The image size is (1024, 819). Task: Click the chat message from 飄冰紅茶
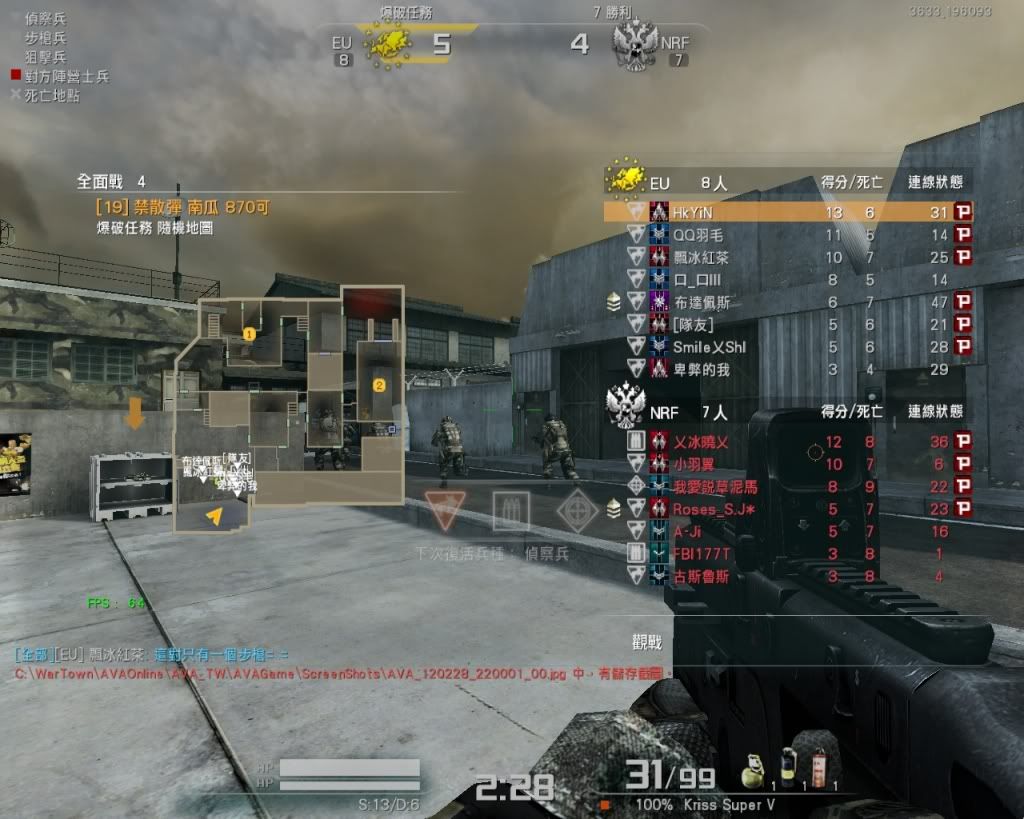[x=150, y=654]
